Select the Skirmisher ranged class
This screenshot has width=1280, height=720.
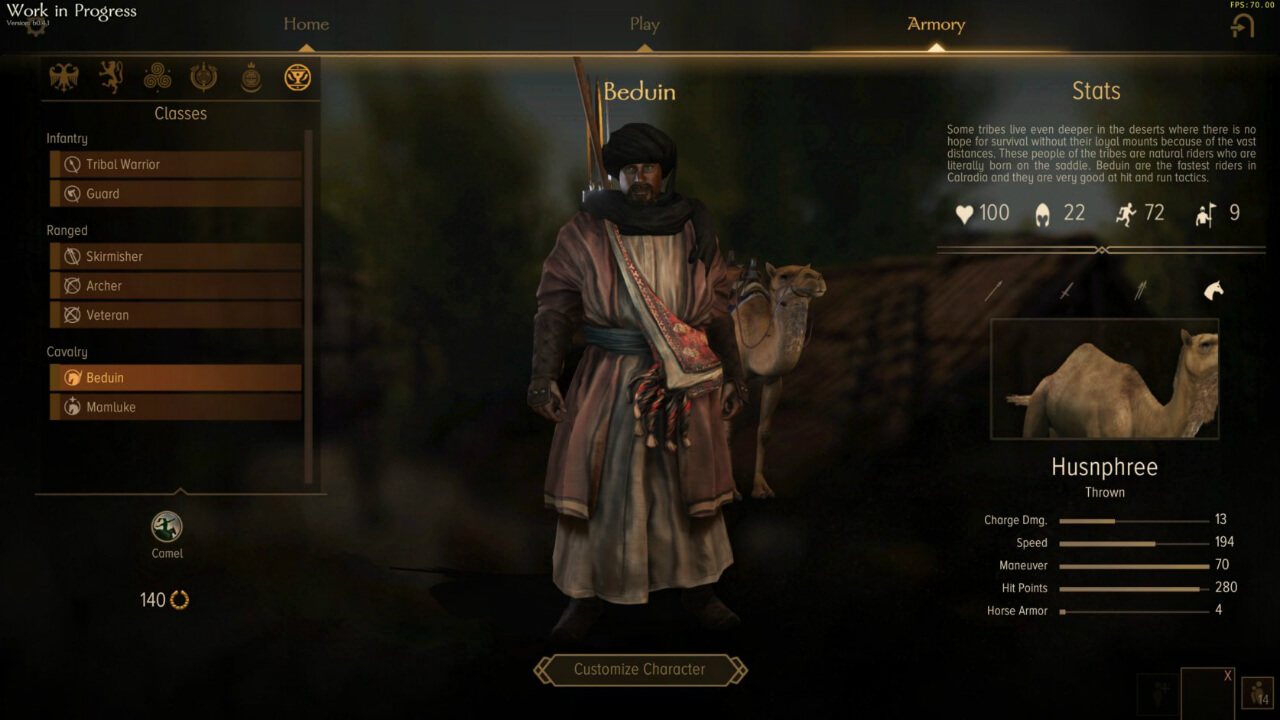[x=175, y=256]
